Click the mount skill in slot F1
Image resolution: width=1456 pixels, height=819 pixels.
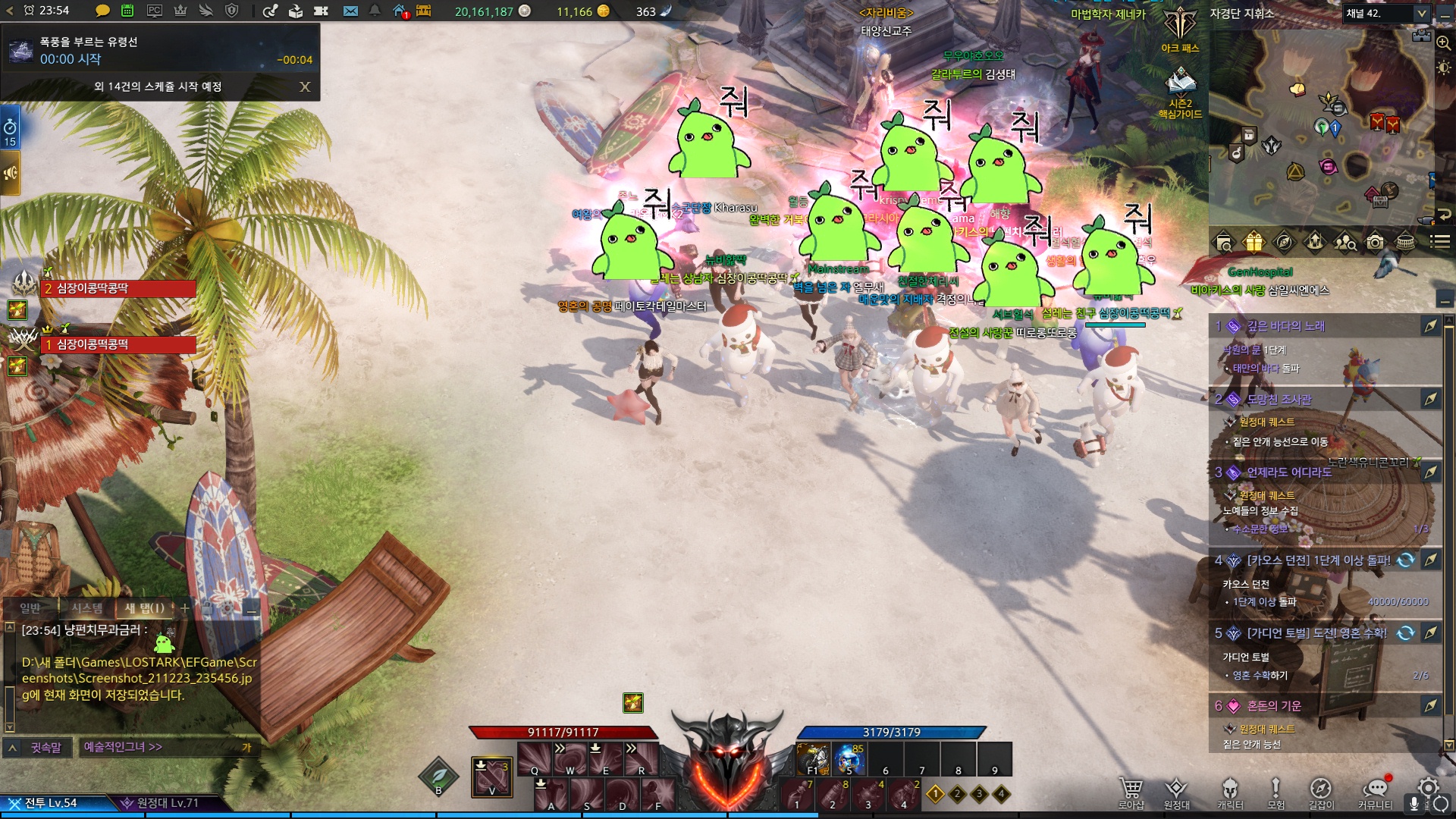813,758
